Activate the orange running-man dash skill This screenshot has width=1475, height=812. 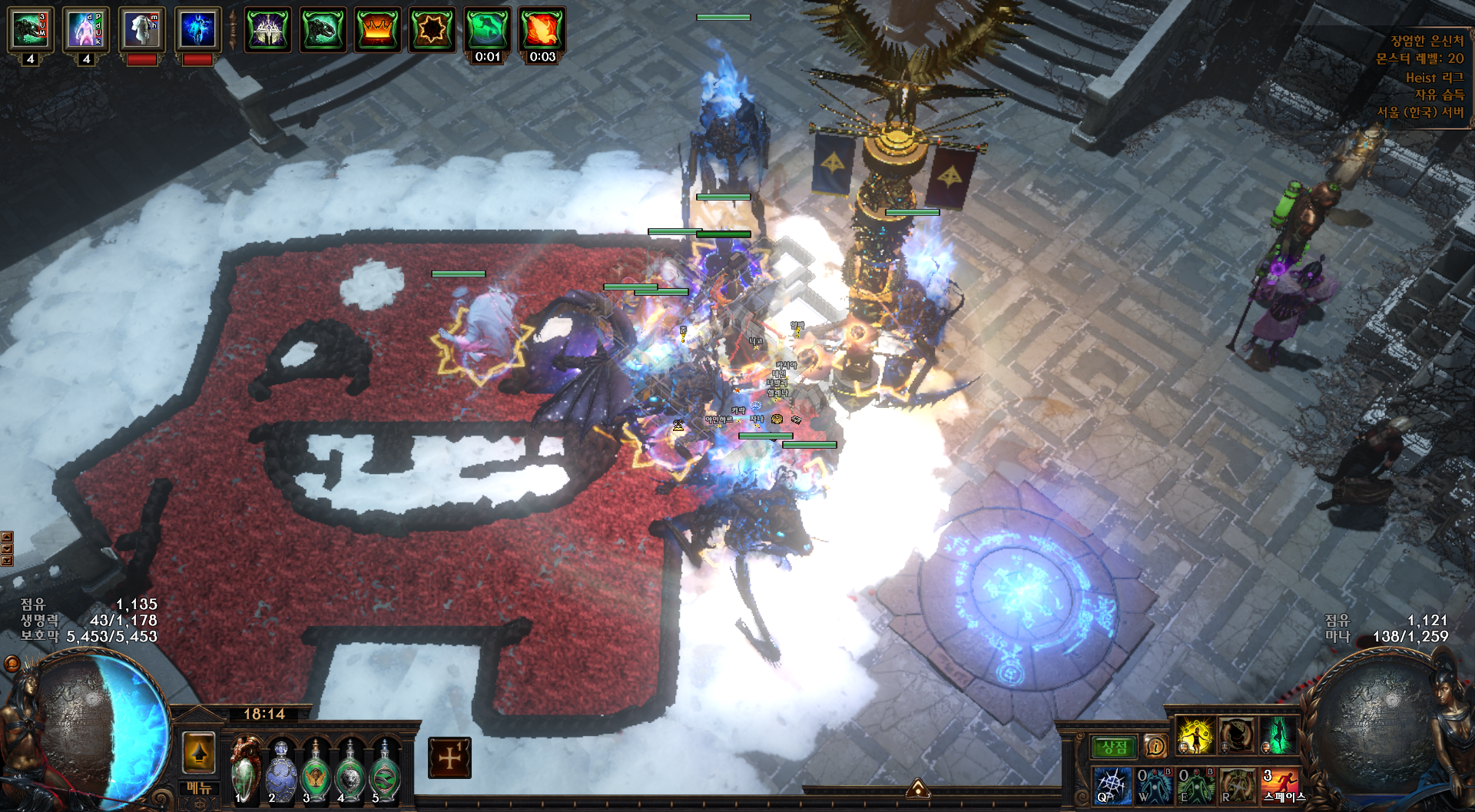point(1280,786)
